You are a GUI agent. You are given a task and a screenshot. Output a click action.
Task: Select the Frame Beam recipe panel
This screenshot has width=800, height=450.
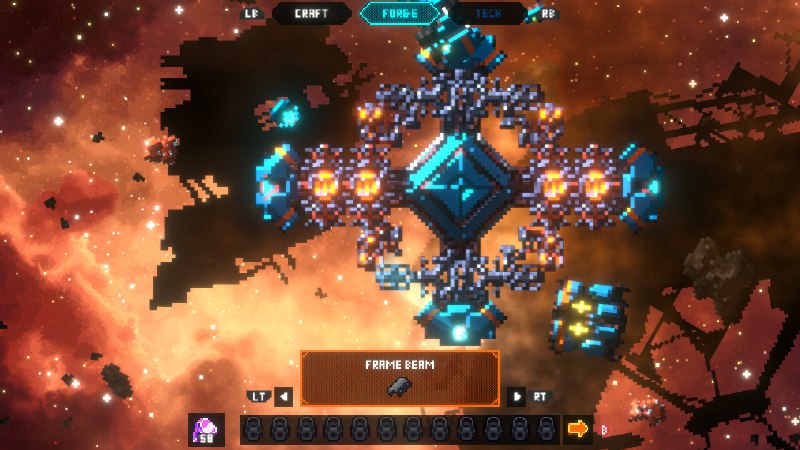(400, 378)
